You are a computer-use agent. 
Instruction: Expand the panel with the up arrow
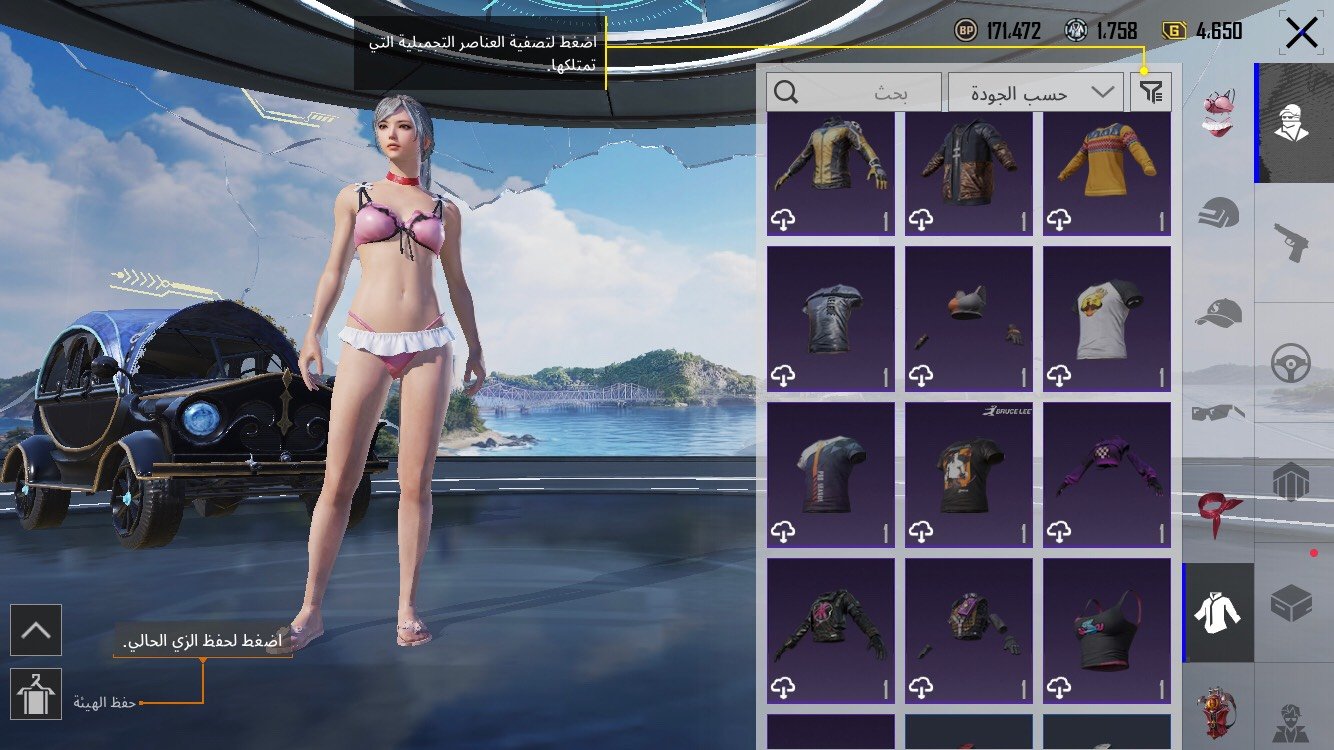[x=36, y=630]
